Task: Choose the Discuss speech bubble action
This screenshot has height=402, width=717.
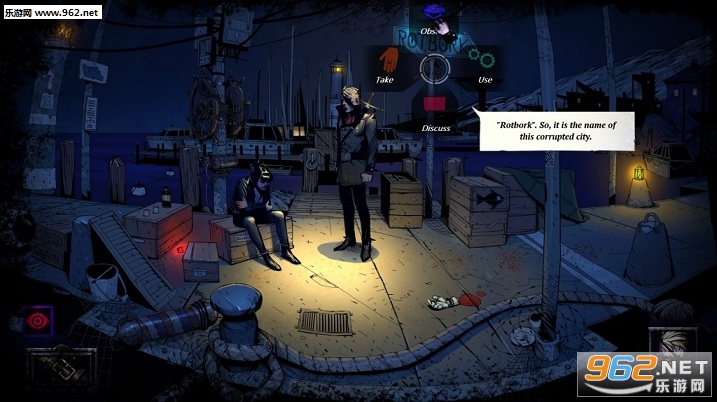Action: [x=434, y=104]
